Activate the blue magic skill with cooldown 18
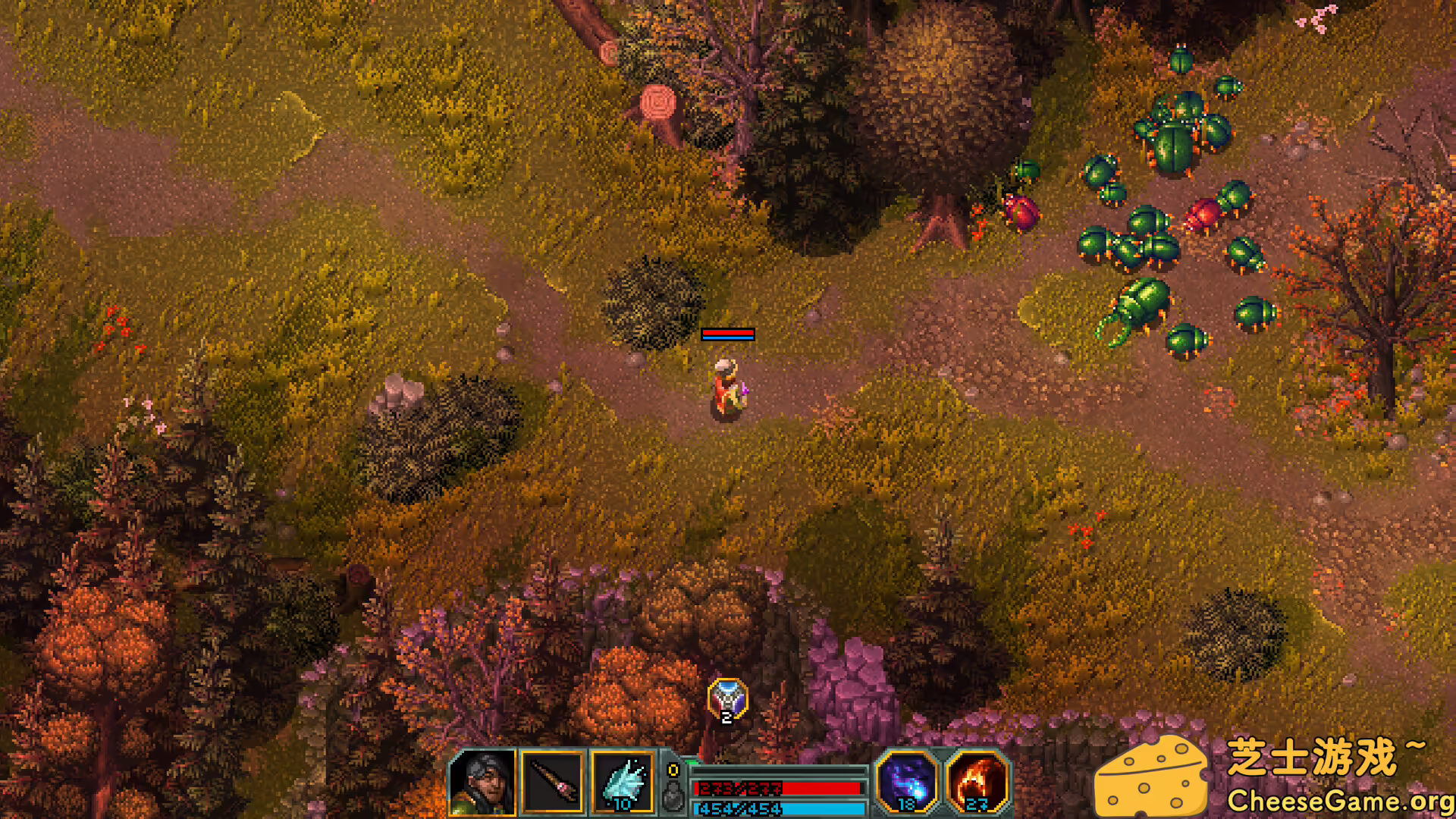The image size is (1456, 819). [906, 782]
